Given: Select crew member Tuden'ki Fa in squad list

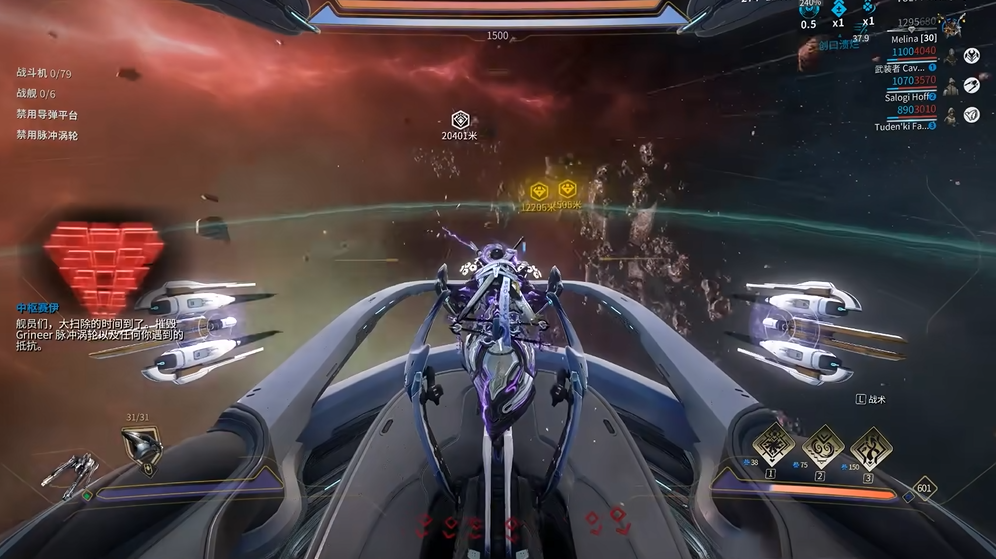Looking at the screenshot, I should click(906, 127).
